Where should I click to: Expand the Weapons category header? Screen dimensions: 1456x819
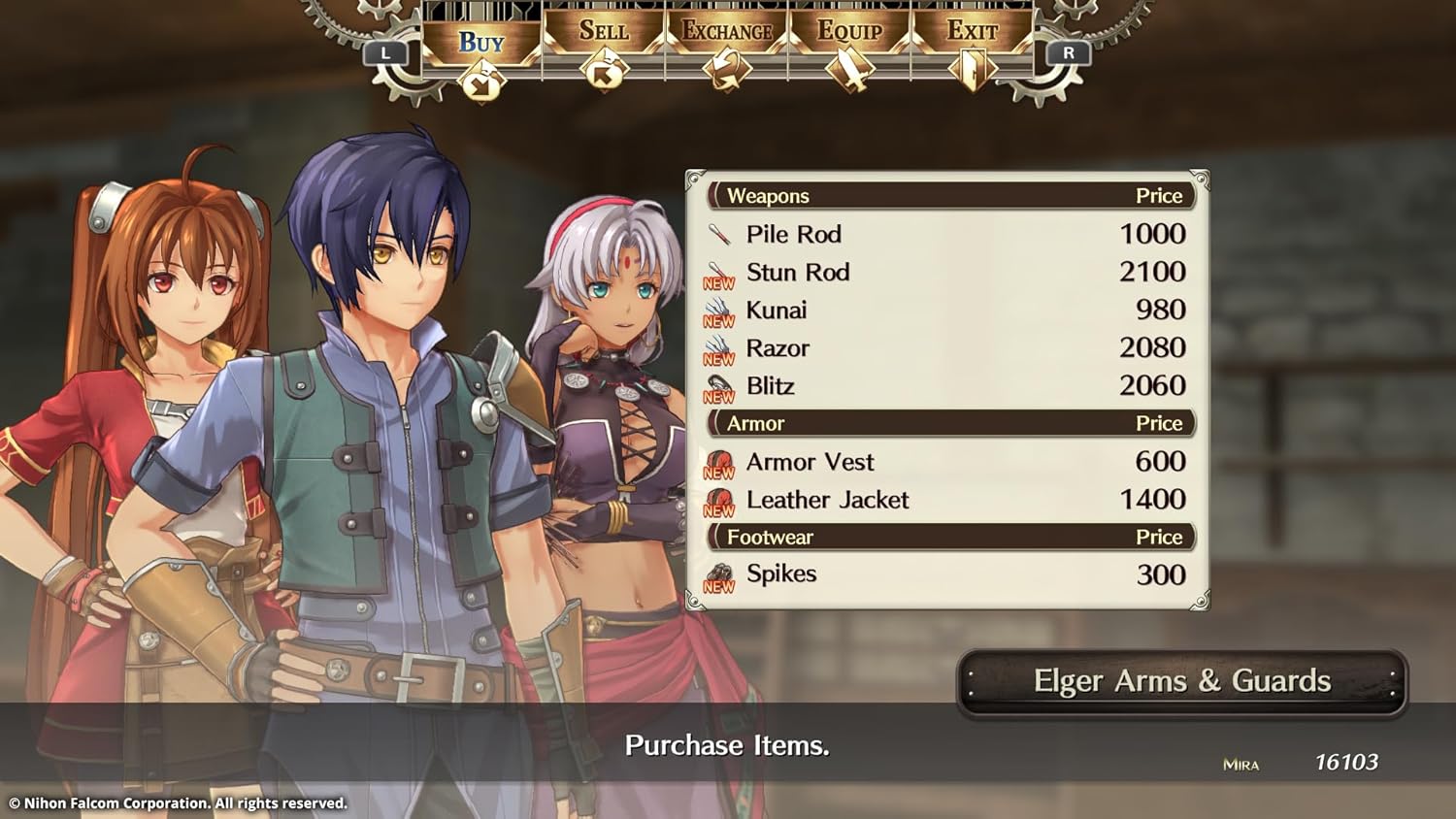click(770, 196)
